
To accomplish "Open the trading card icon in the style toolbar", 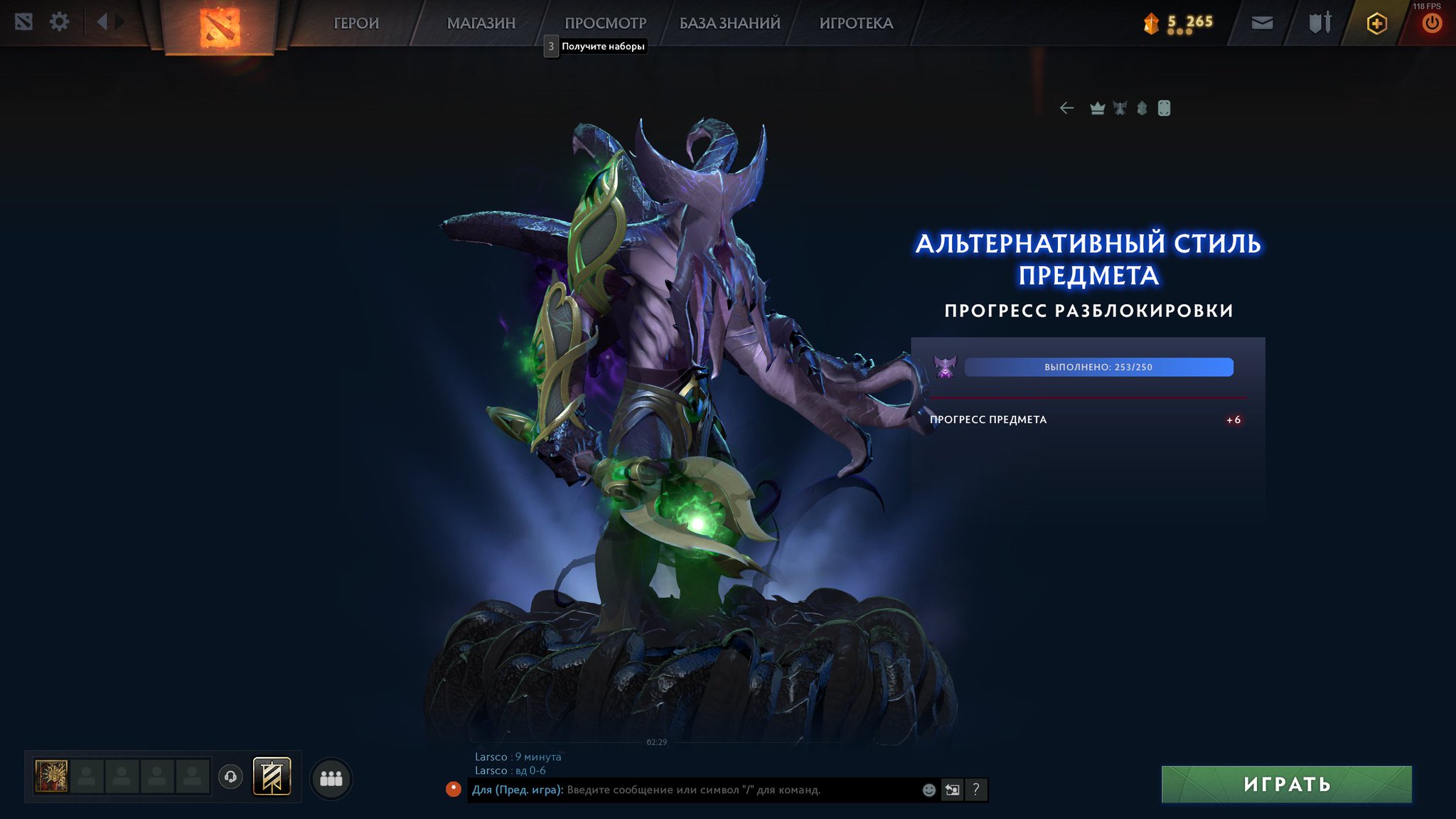I will 1165,107.
